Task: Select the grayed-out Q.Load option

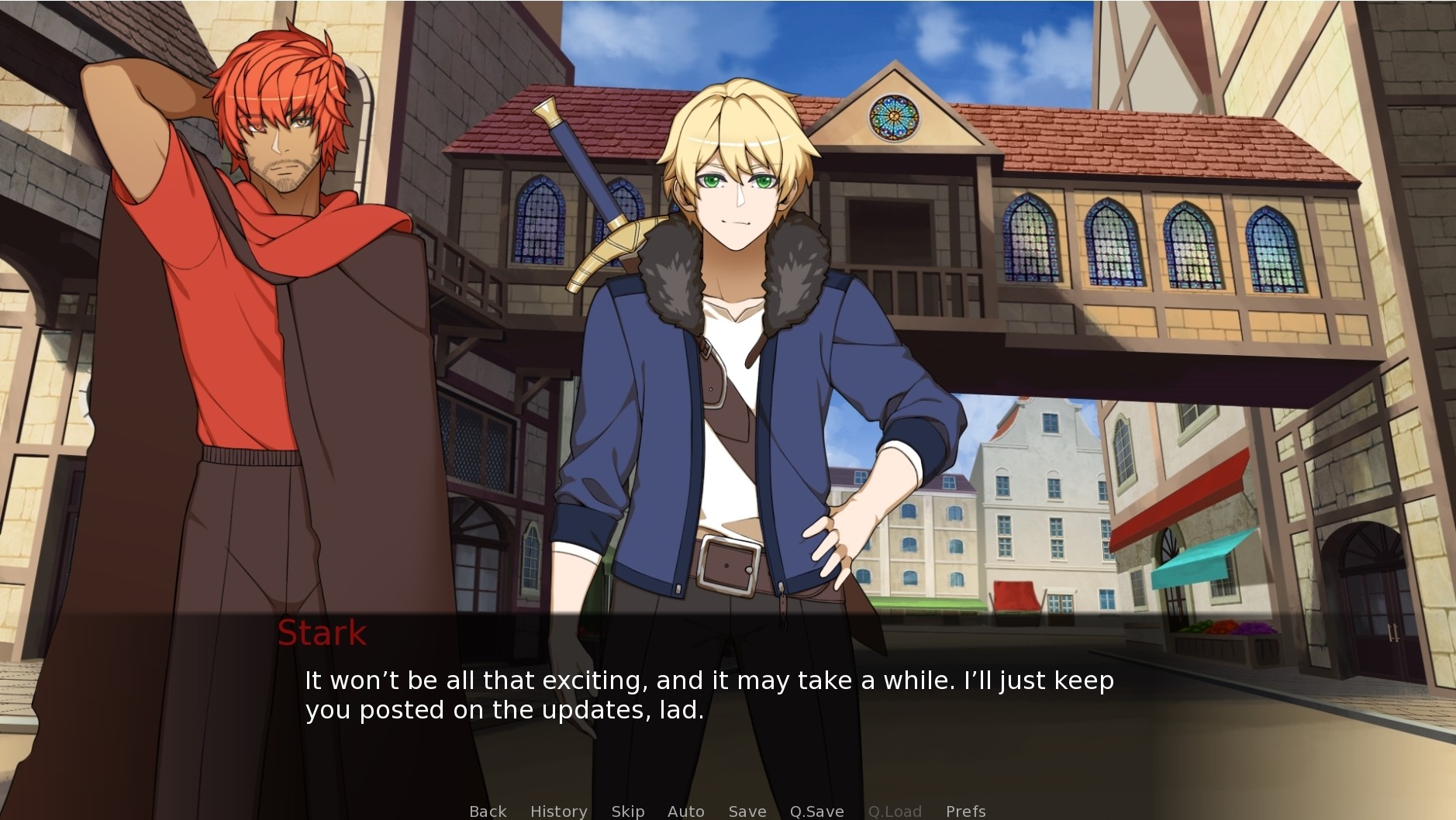Action: pyautogui.click(x=895, y=811)
